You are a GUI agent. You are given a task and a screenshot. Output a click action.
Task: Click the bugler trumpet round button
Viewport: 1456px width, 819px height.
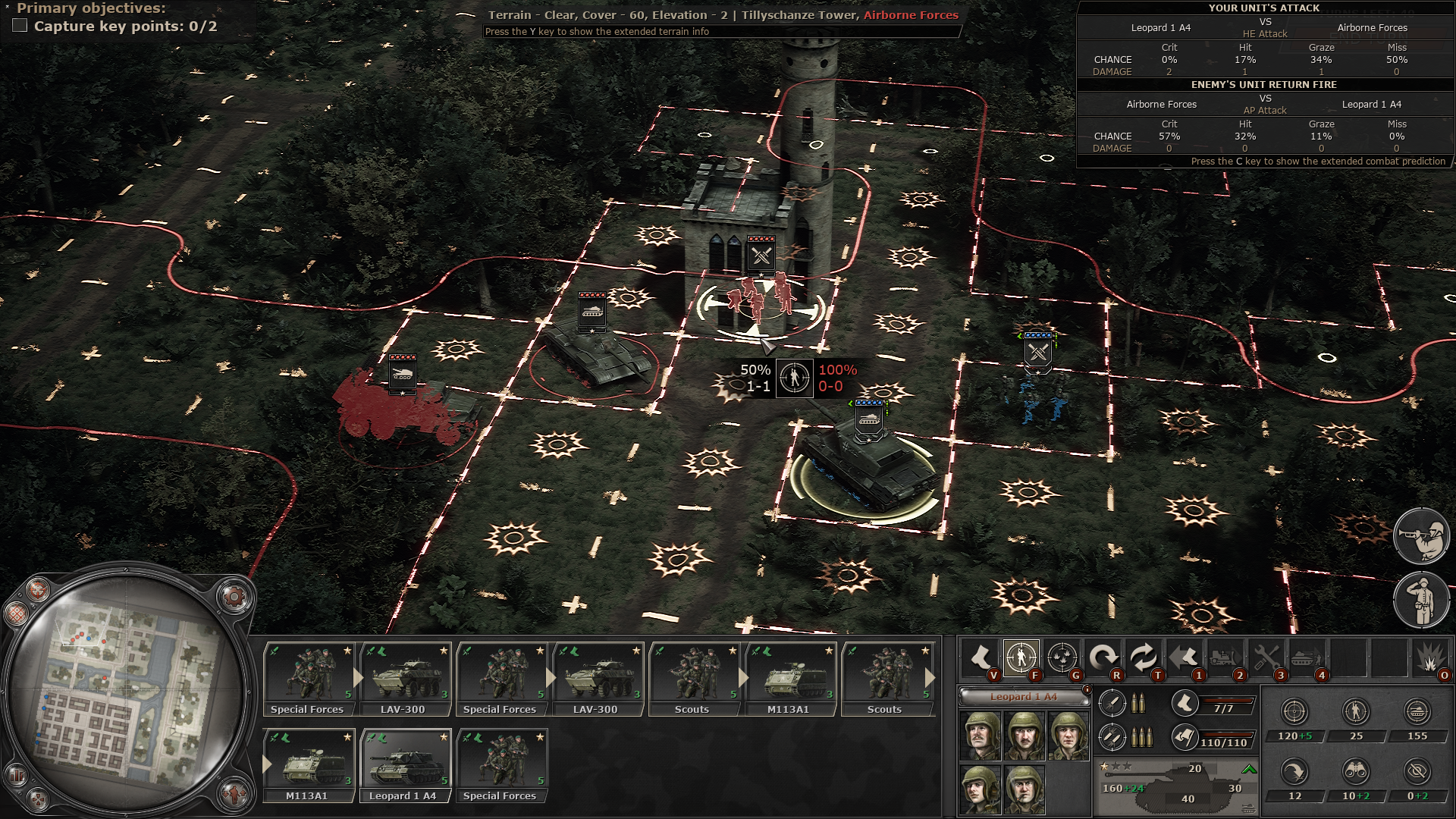pyautogui.click(x=1422, y=536)
